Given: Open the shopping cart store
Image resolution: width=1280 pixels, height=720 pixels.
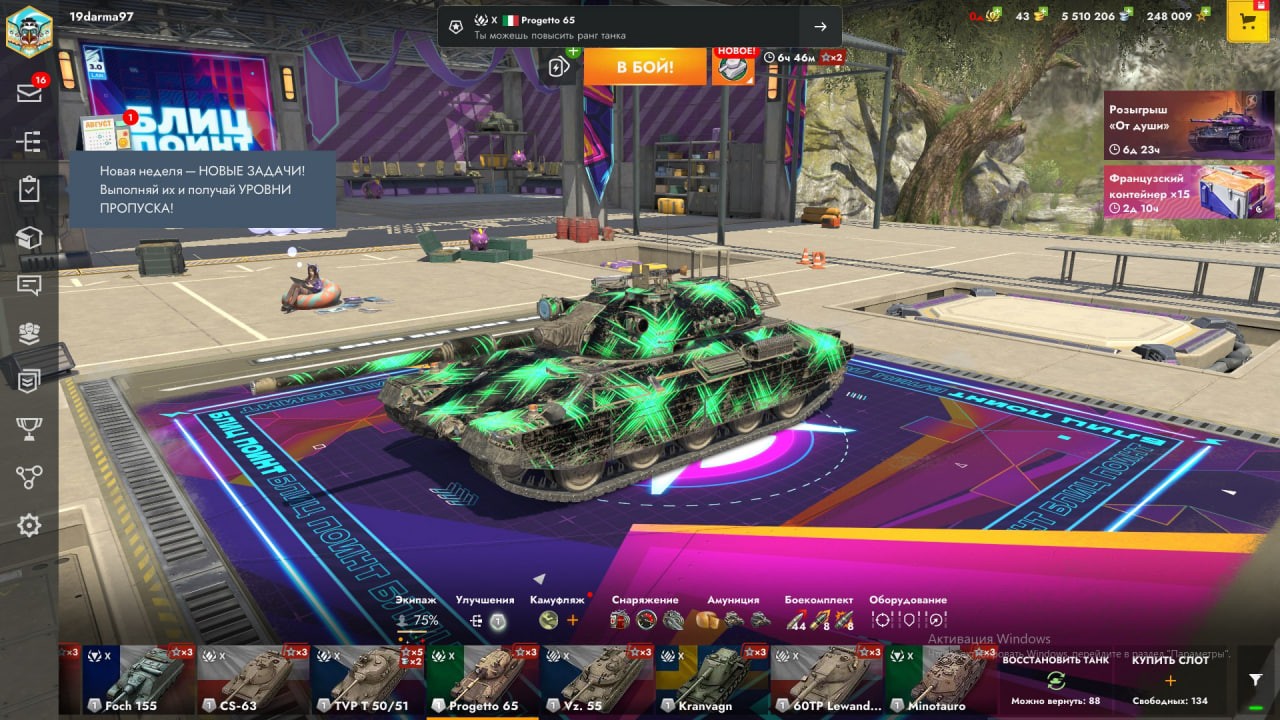Looking at the screenshot, I should coord(1247,22).
